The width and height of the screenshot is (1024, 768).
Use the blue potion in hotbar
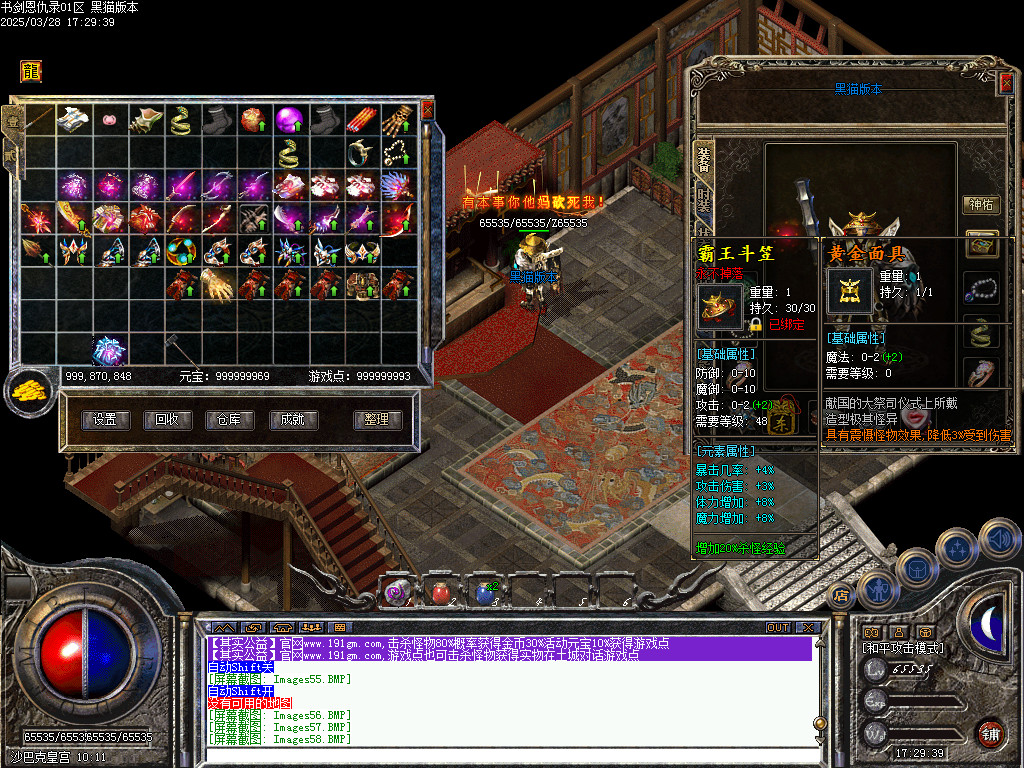tap(484, 592)
